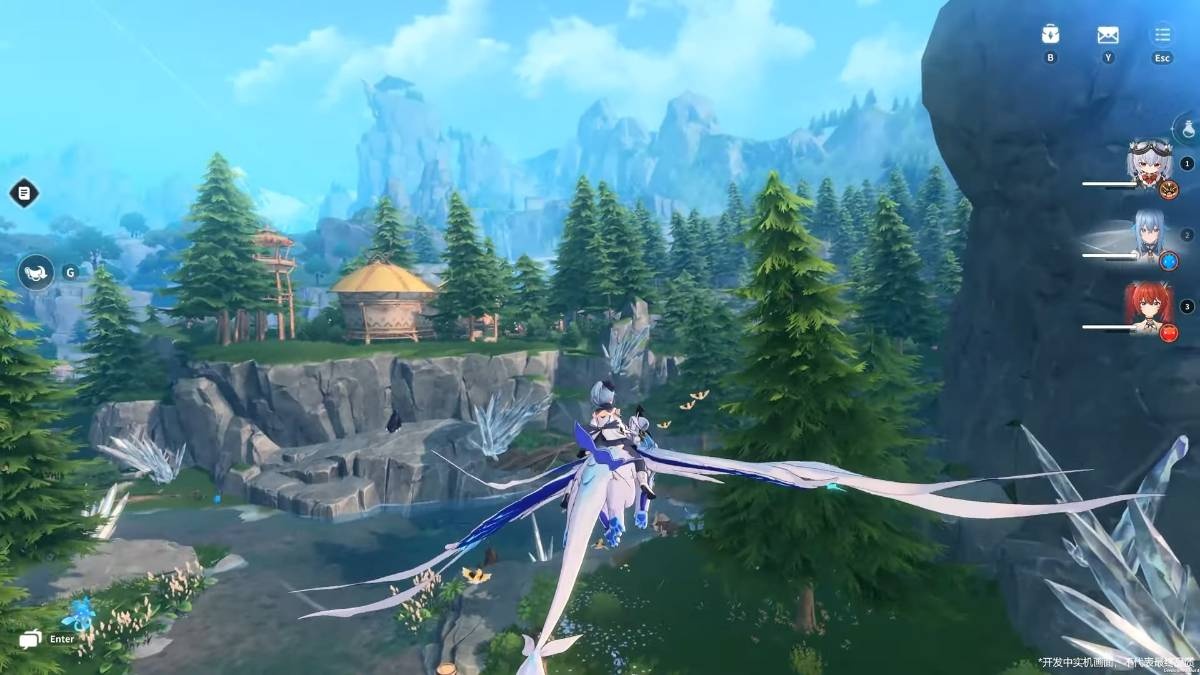This screenshot has width=1200, height=675.
Task: Switch to the red-haired party member
Action: pos(1149,306)
